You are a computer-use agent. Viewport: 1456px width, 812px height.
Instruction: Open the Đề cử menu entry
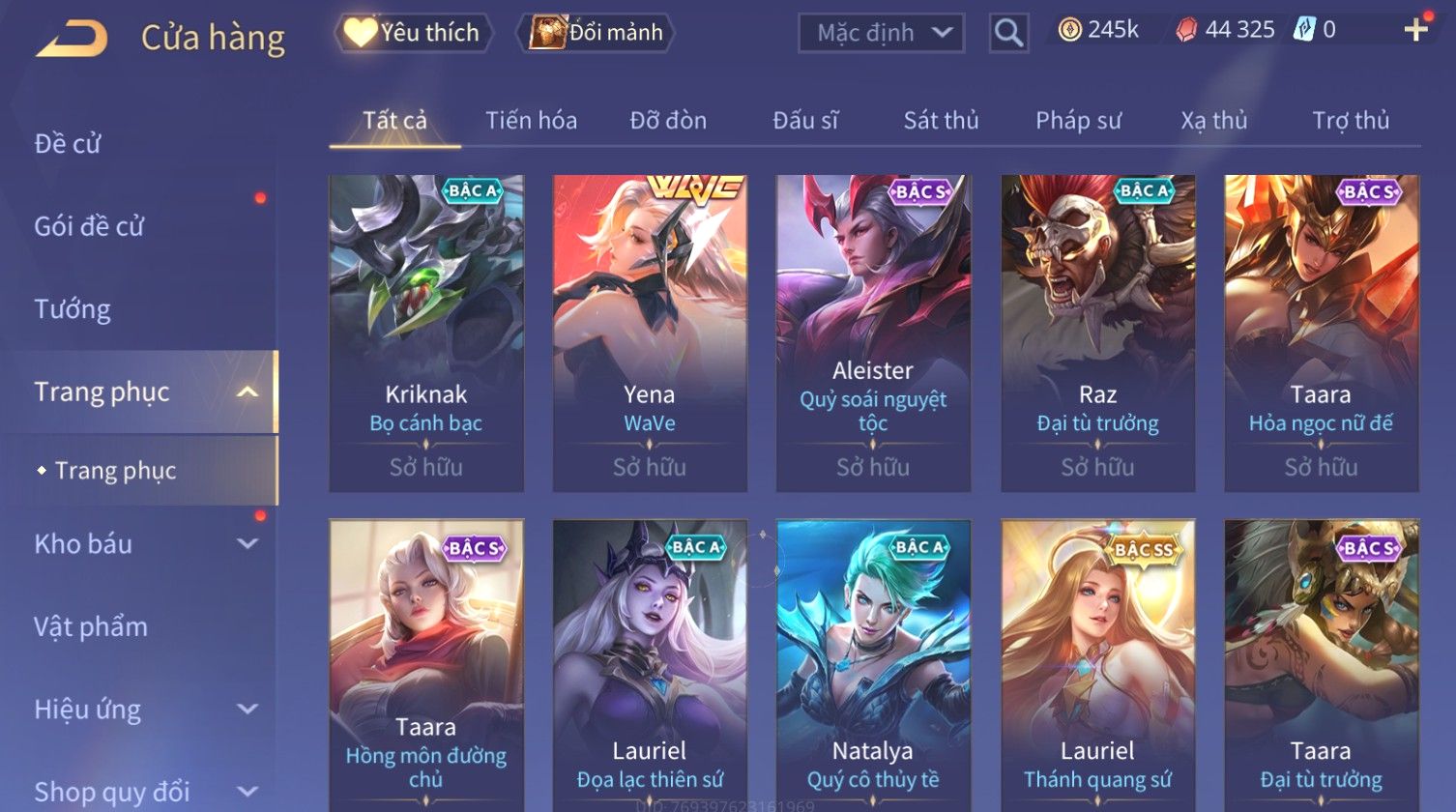click(68, 144)
